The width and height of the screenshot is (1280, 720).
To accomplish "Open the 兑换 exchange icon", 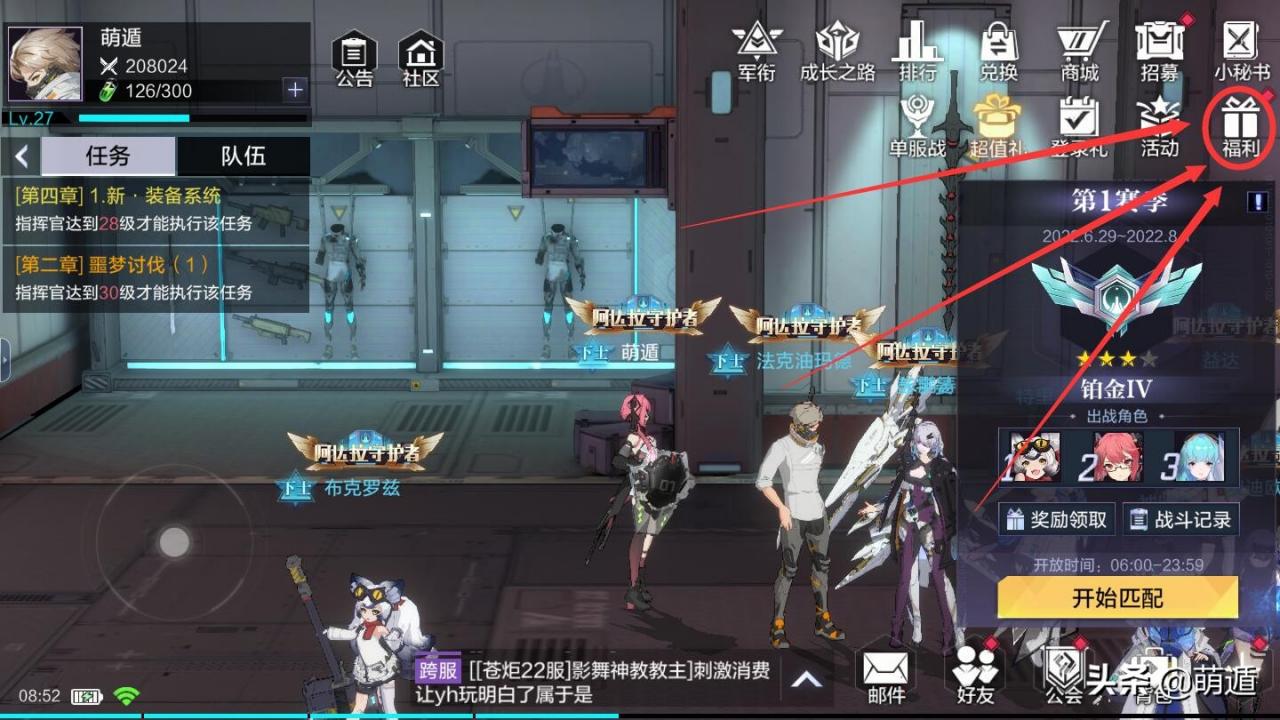I will pyautogui.click(x=997, y=50).
